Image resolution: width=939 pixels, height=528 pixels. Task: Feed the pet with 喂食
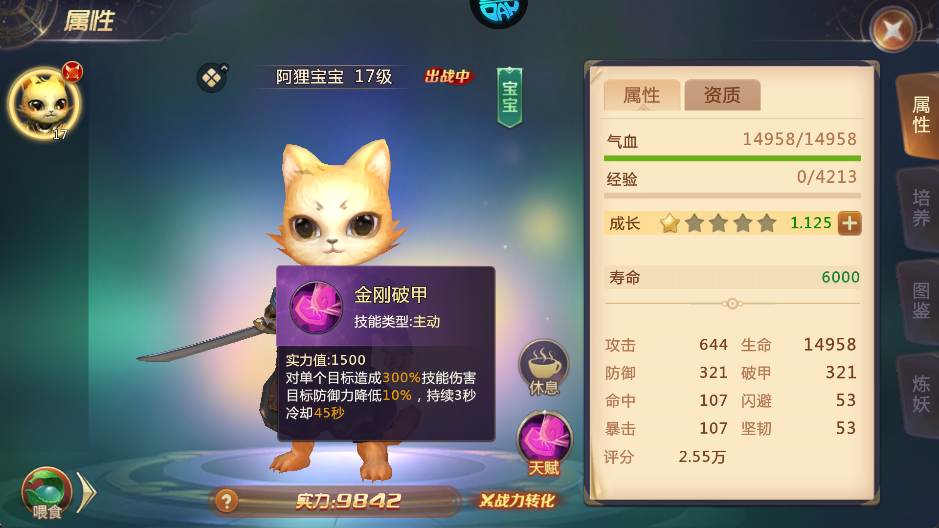[x=47, y=493]
